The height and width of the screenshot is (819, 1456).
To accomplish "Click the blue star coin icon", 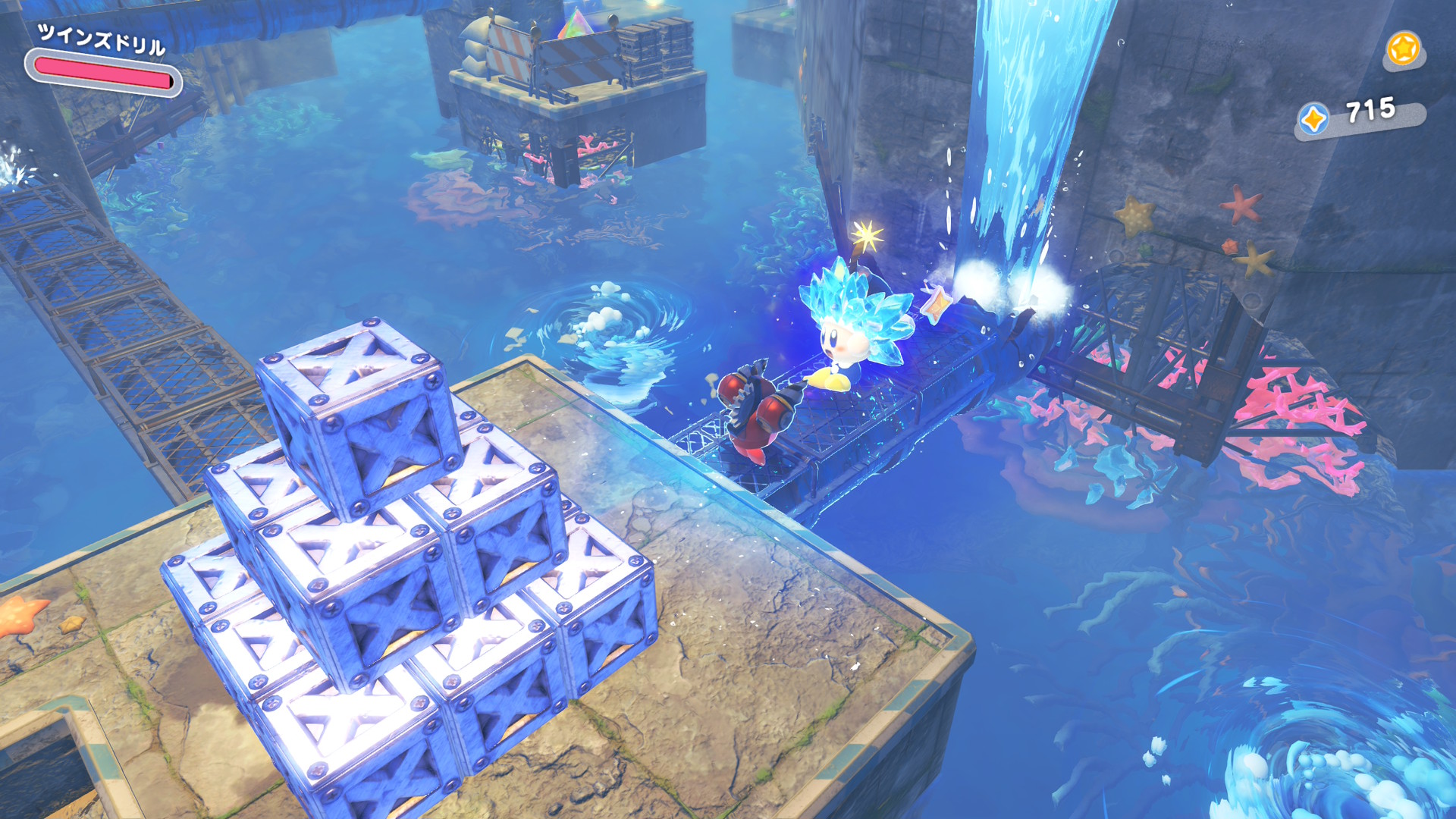I will (1313, 119).
